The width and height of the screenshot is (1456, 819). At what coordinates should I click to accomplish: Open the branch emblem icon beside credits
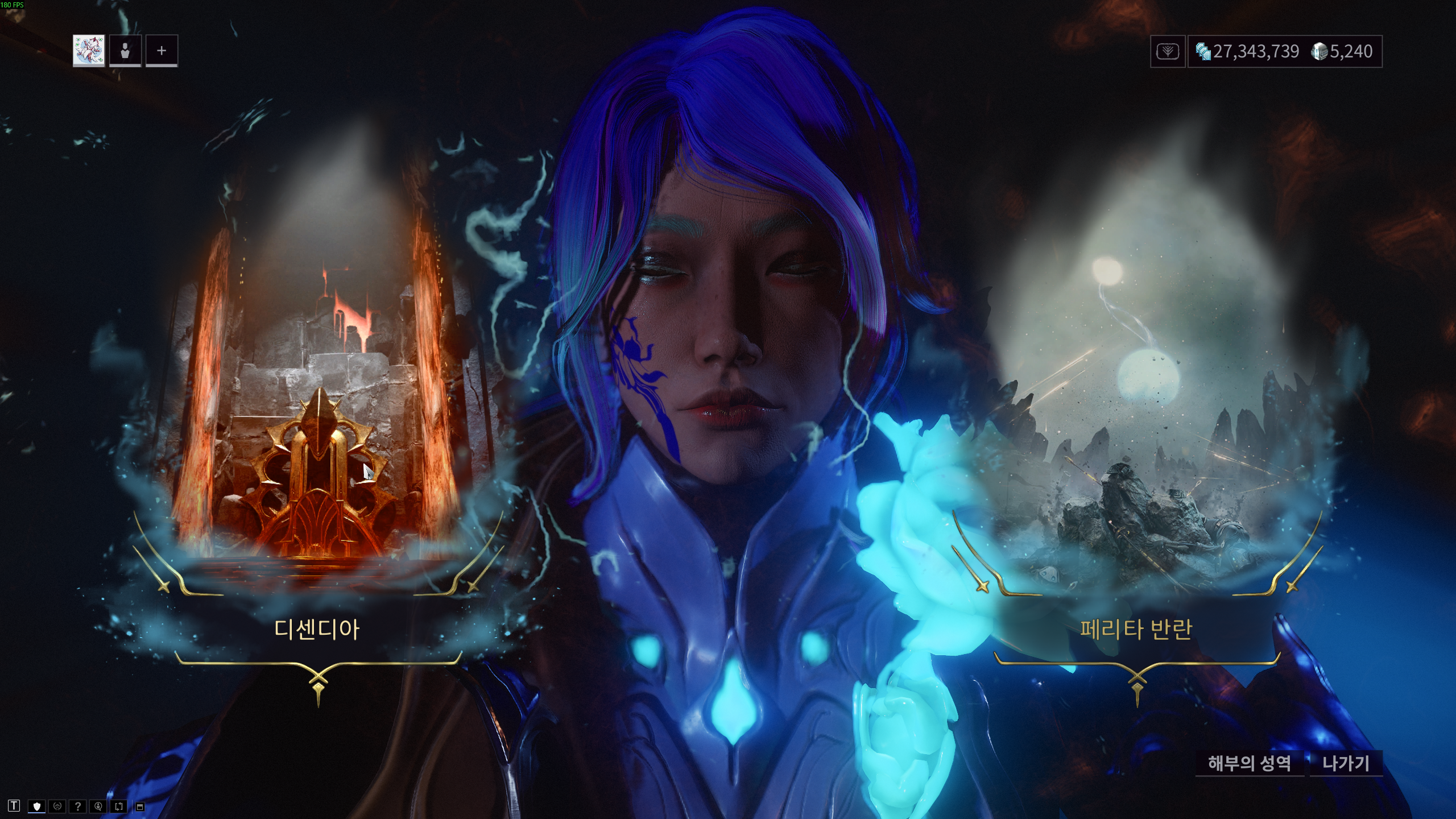point(1168,52)
